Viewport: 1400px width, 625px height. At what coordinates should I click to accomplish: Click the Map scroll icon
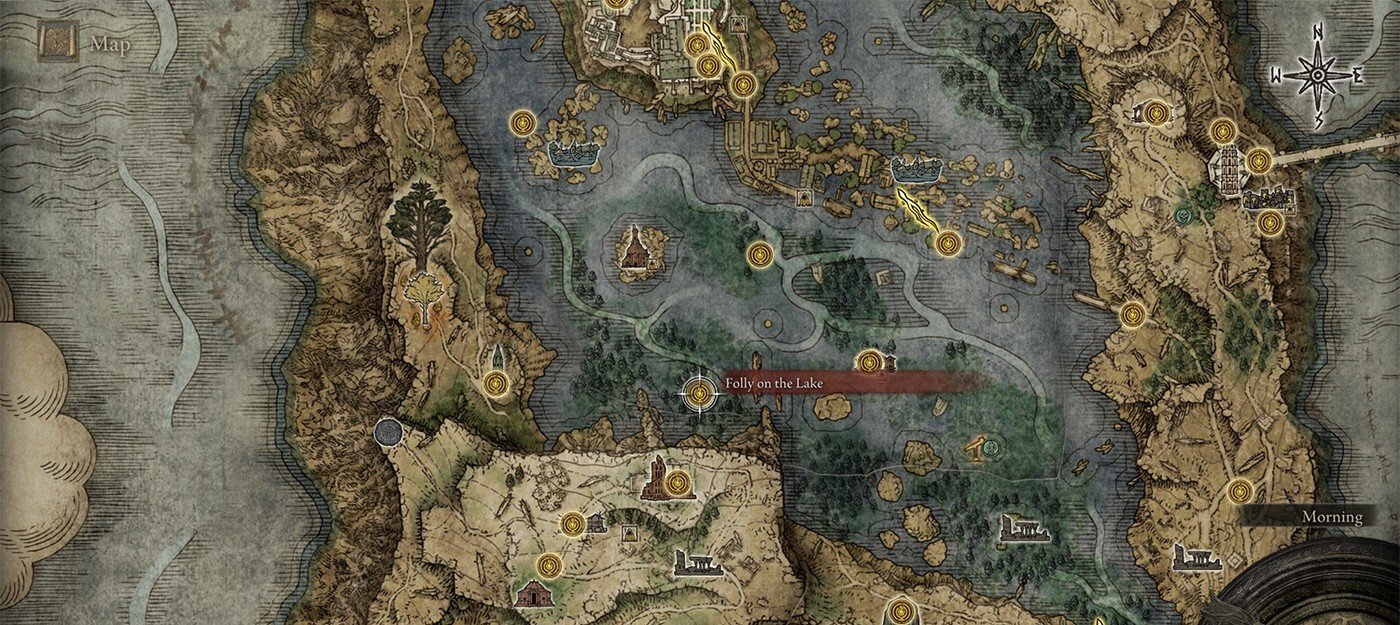[58, 43]
